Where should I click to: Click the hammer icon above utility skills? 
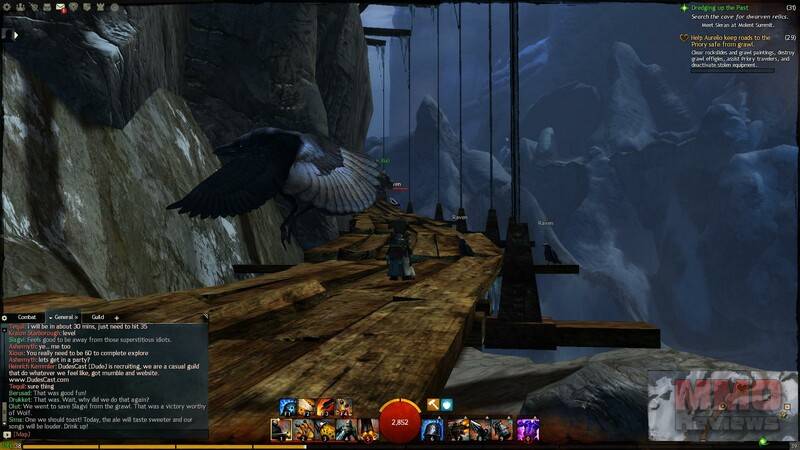point(433,405)
